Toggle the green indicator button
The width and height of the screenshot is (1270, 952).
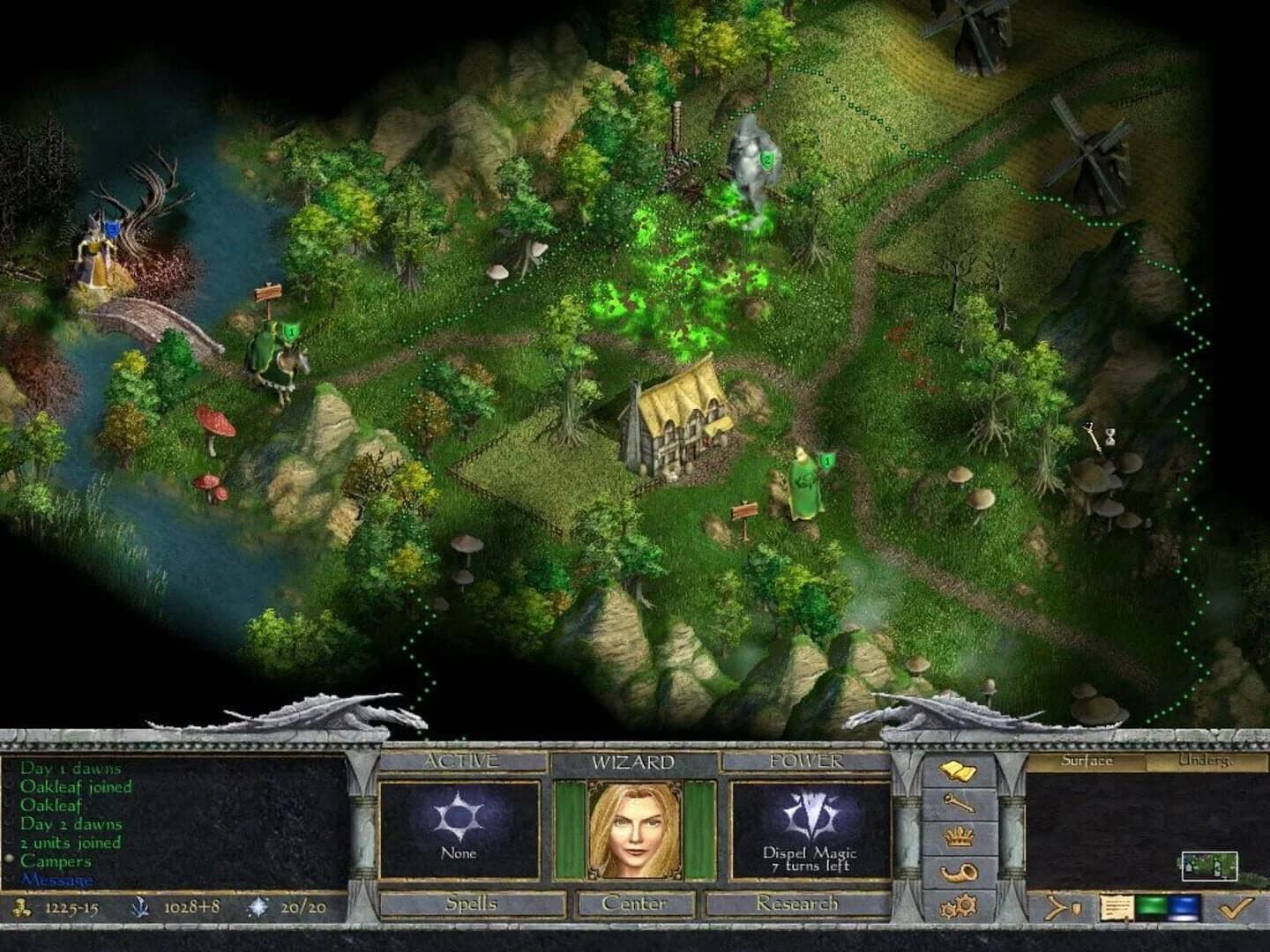coord(1152,907)
